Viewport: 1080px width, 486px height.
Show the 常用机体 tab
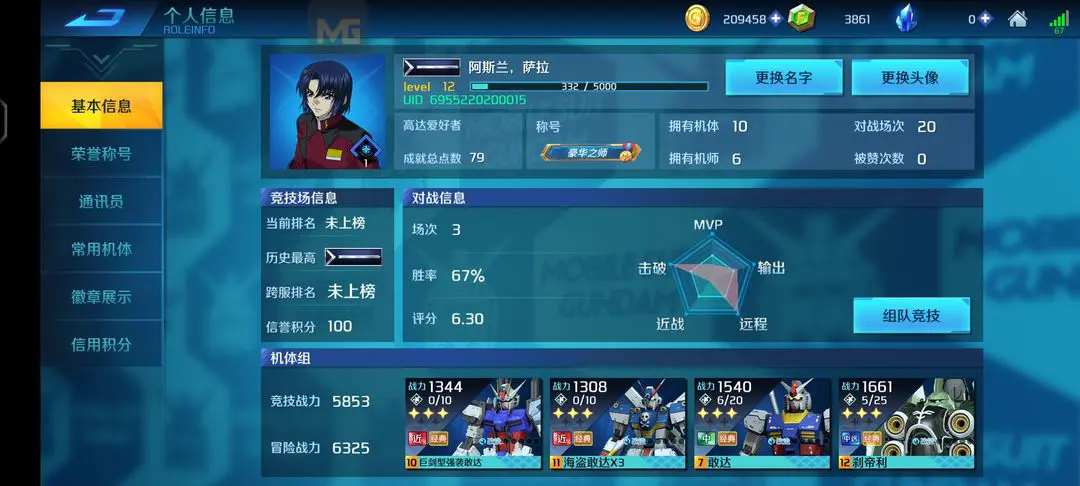pyautogui.click(x=101, y=249)
